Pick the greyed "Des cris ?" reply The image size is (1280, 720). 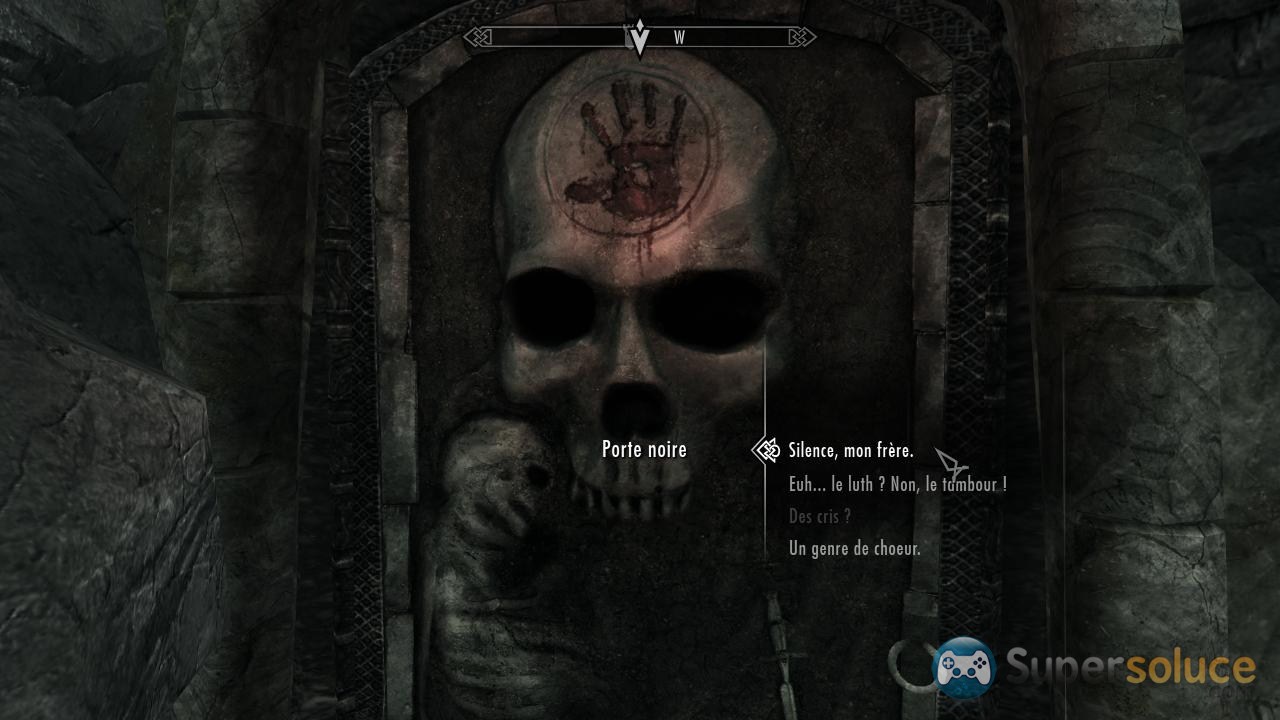819,516
